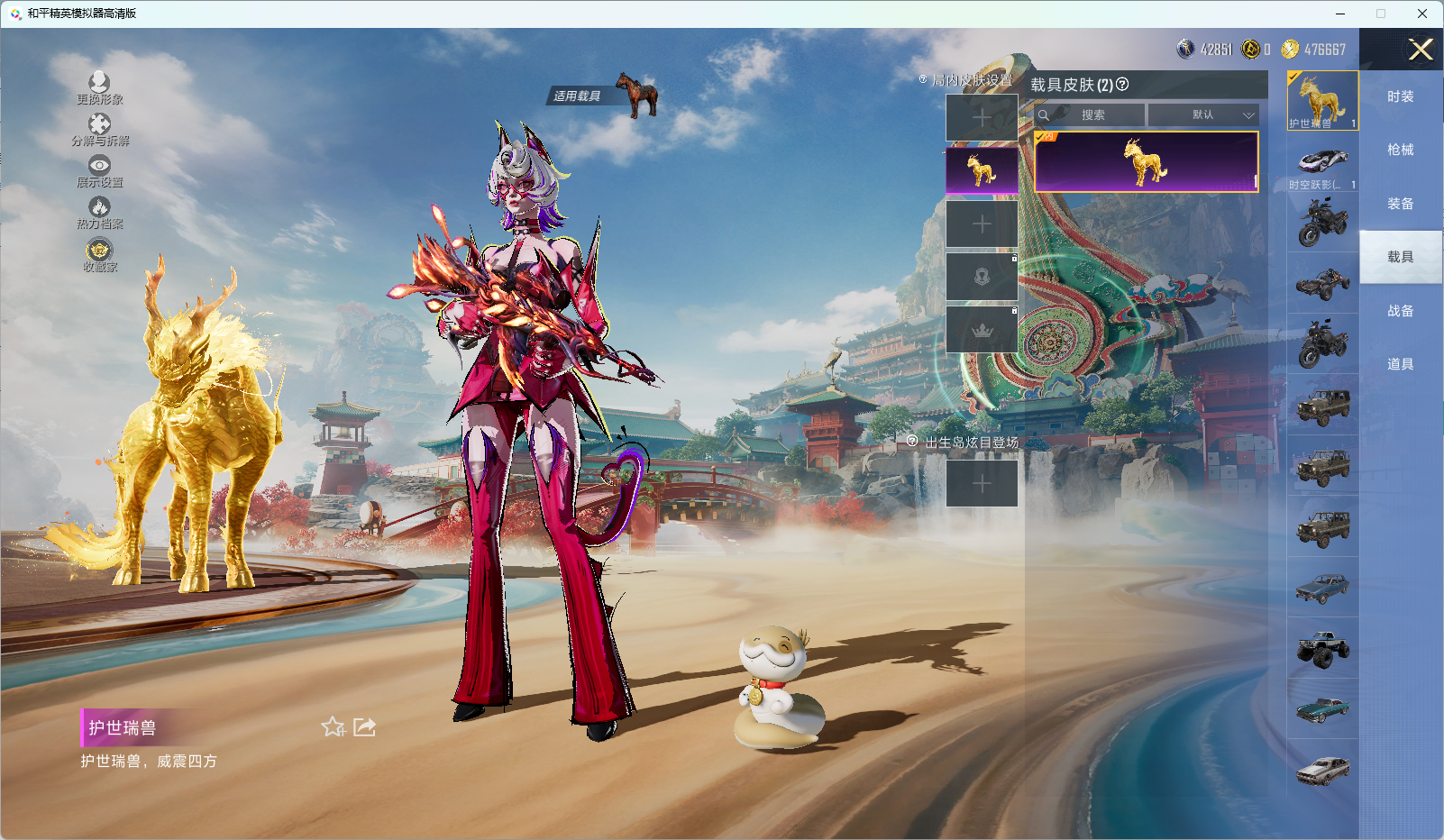Open the 收藏家 collector page
Screen dimensions: 1444x840
(x=99, y=251)
